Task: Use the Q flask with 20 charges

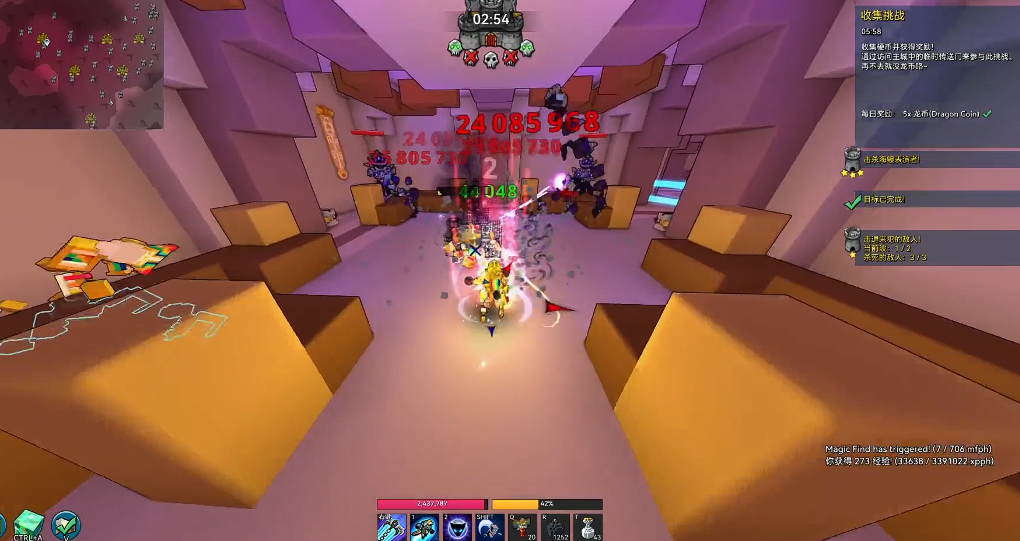Action: 523,526
